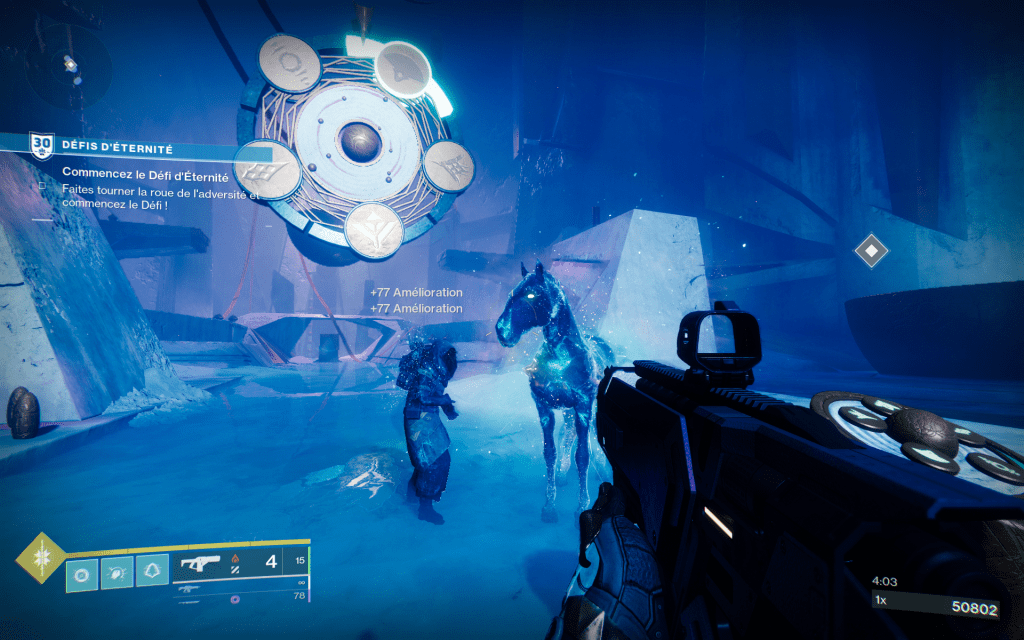This screenshot has height=640, width=1024.
Task: Use the grenade ability with ring icon
Action: 82,573
